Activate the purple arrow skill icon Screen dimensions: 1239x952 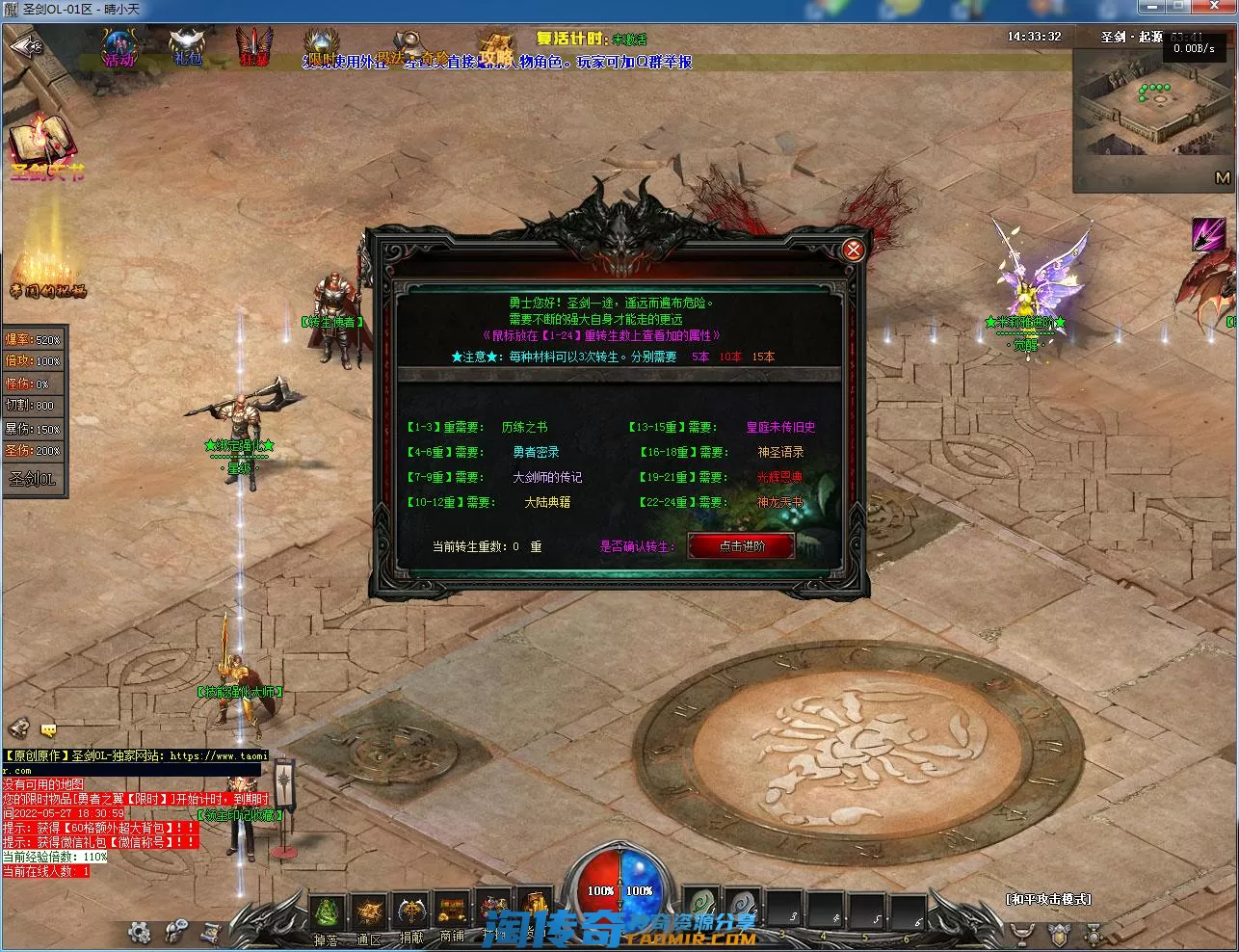tap(1209, 235)
